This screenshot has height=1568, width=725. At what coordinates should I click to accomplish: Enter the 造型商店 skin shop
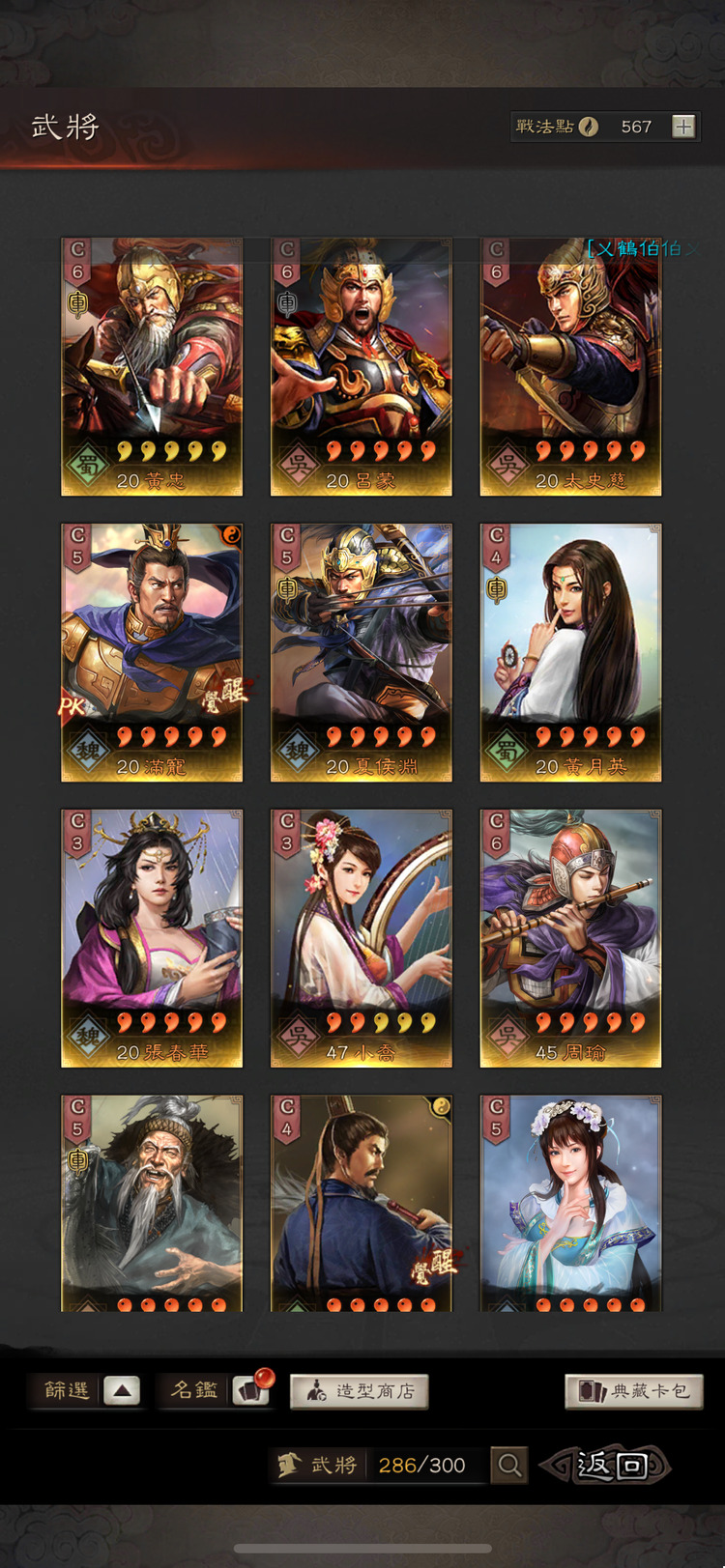click(359, 1391)
